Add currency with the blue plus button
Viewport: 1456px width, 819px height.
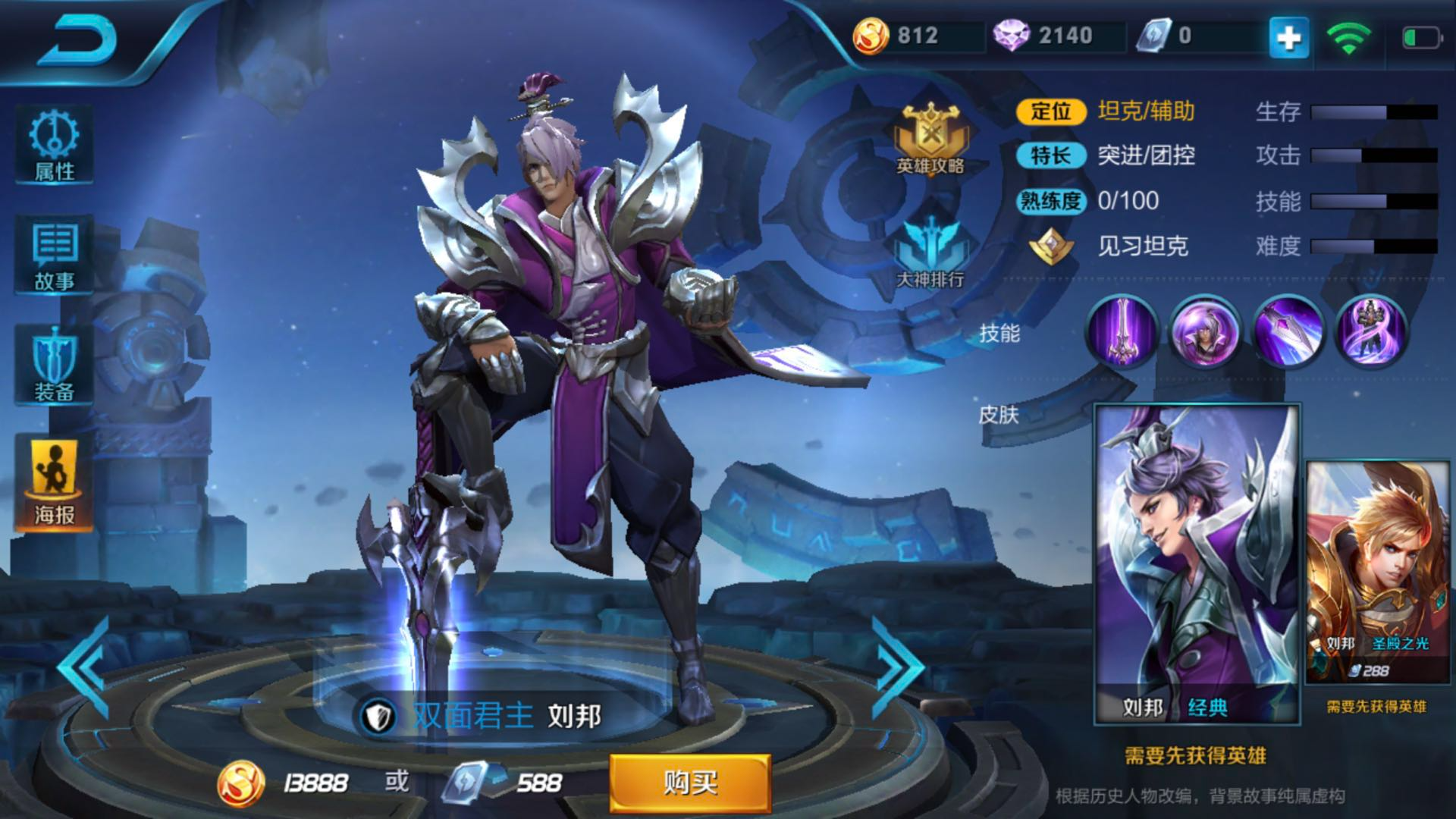[1289, 36]
